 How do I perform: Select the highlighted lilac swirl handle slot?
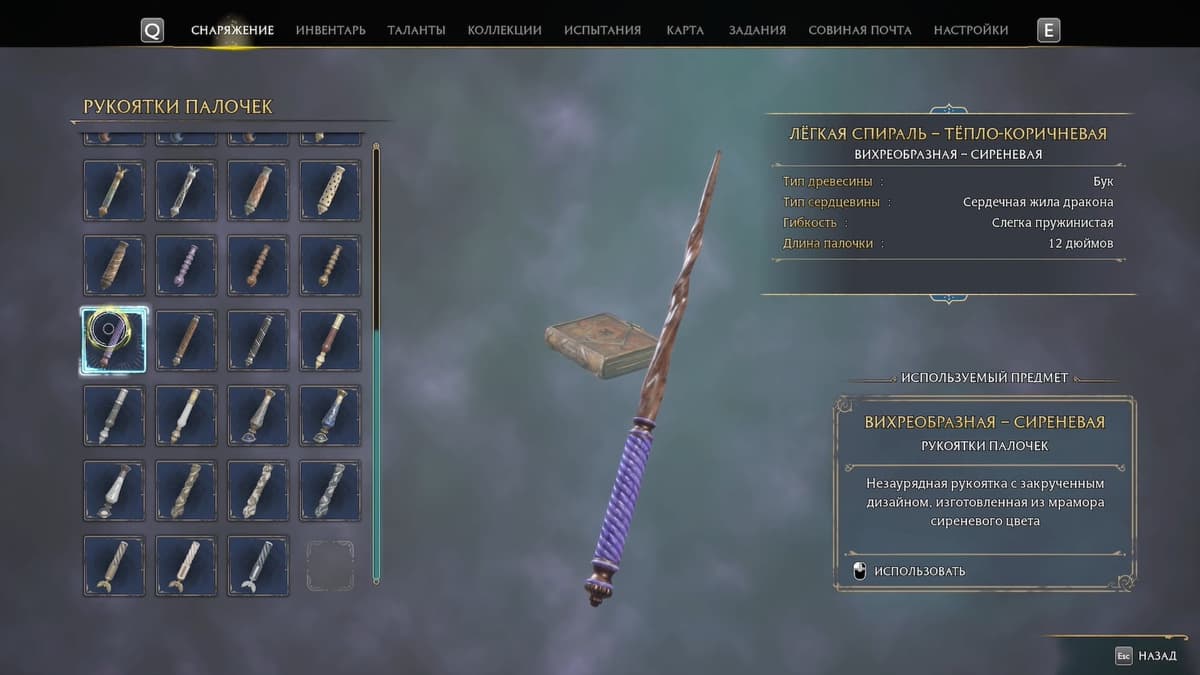(114, 340)
